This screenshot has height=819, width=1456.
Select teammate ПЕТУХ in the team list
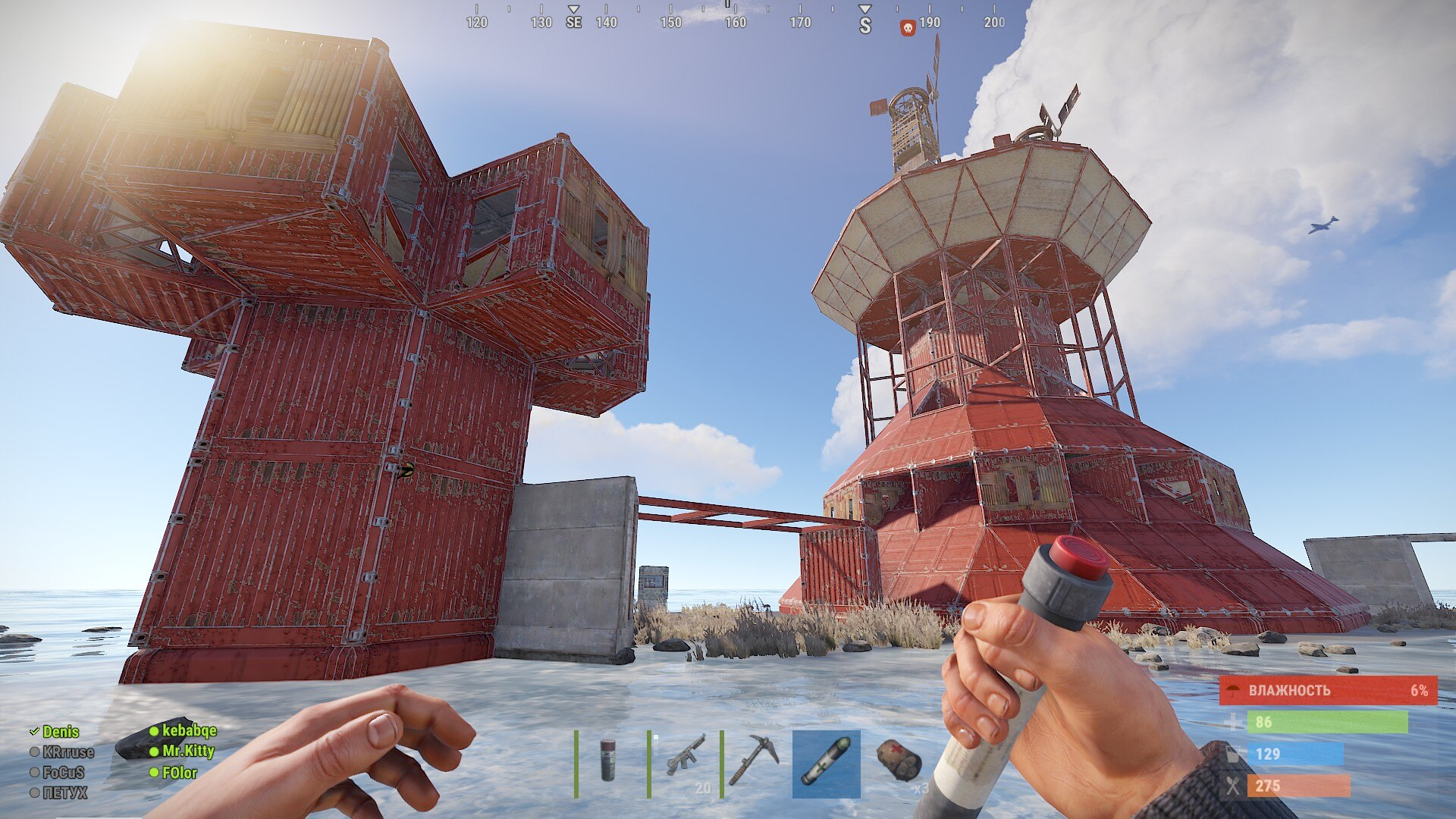[64, 793]
